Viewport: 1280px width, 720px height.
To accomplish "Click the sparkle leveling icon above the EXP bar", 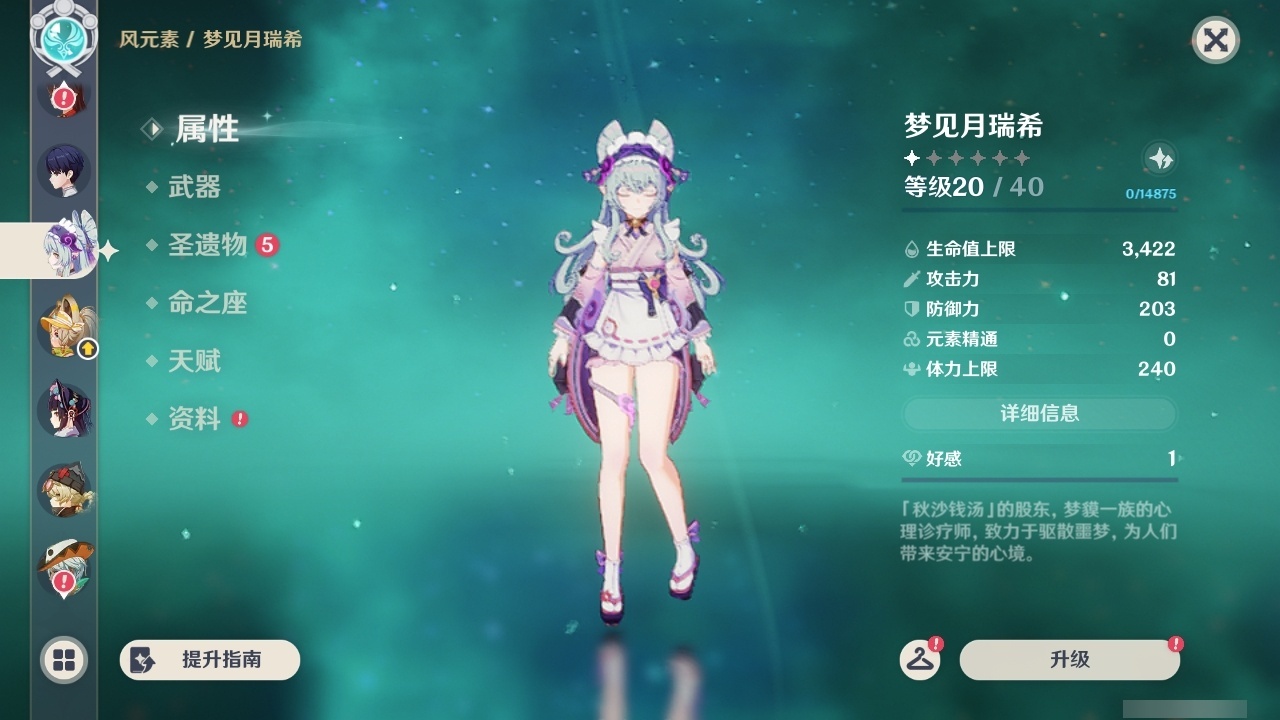I will pyautogui.click(x=1158, y=159).
